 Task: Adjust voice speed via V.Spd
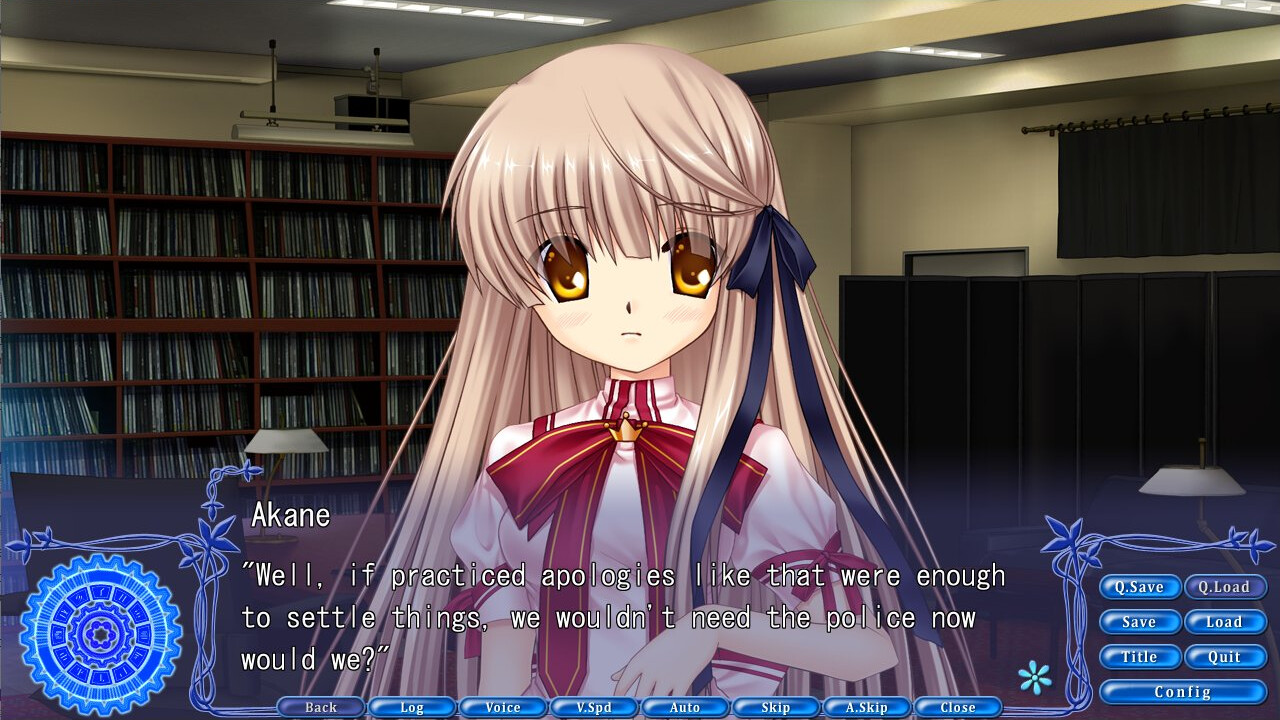coord(594,707)
